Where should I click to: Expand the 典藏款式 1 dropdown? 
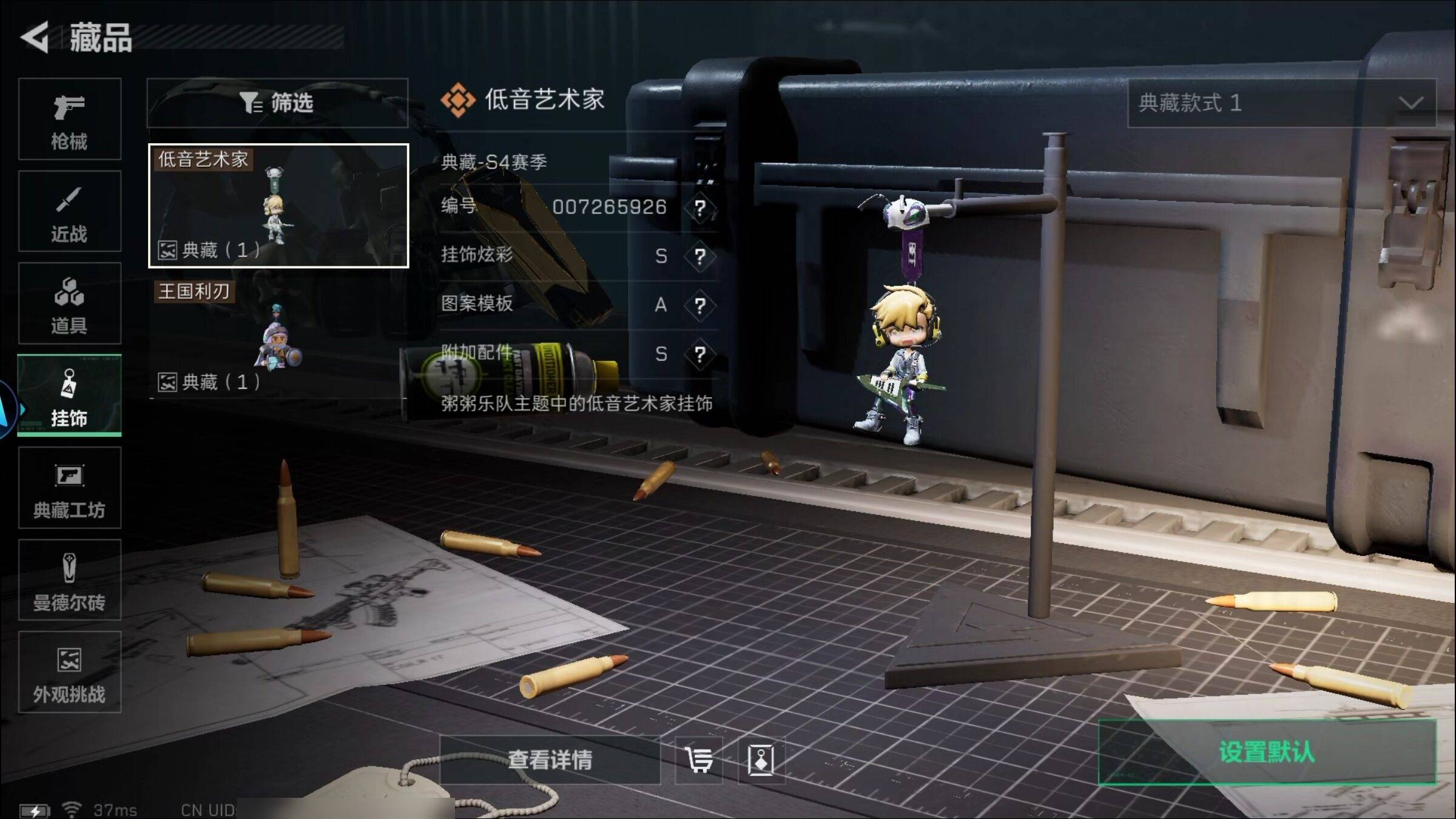tap(1281, 103)
